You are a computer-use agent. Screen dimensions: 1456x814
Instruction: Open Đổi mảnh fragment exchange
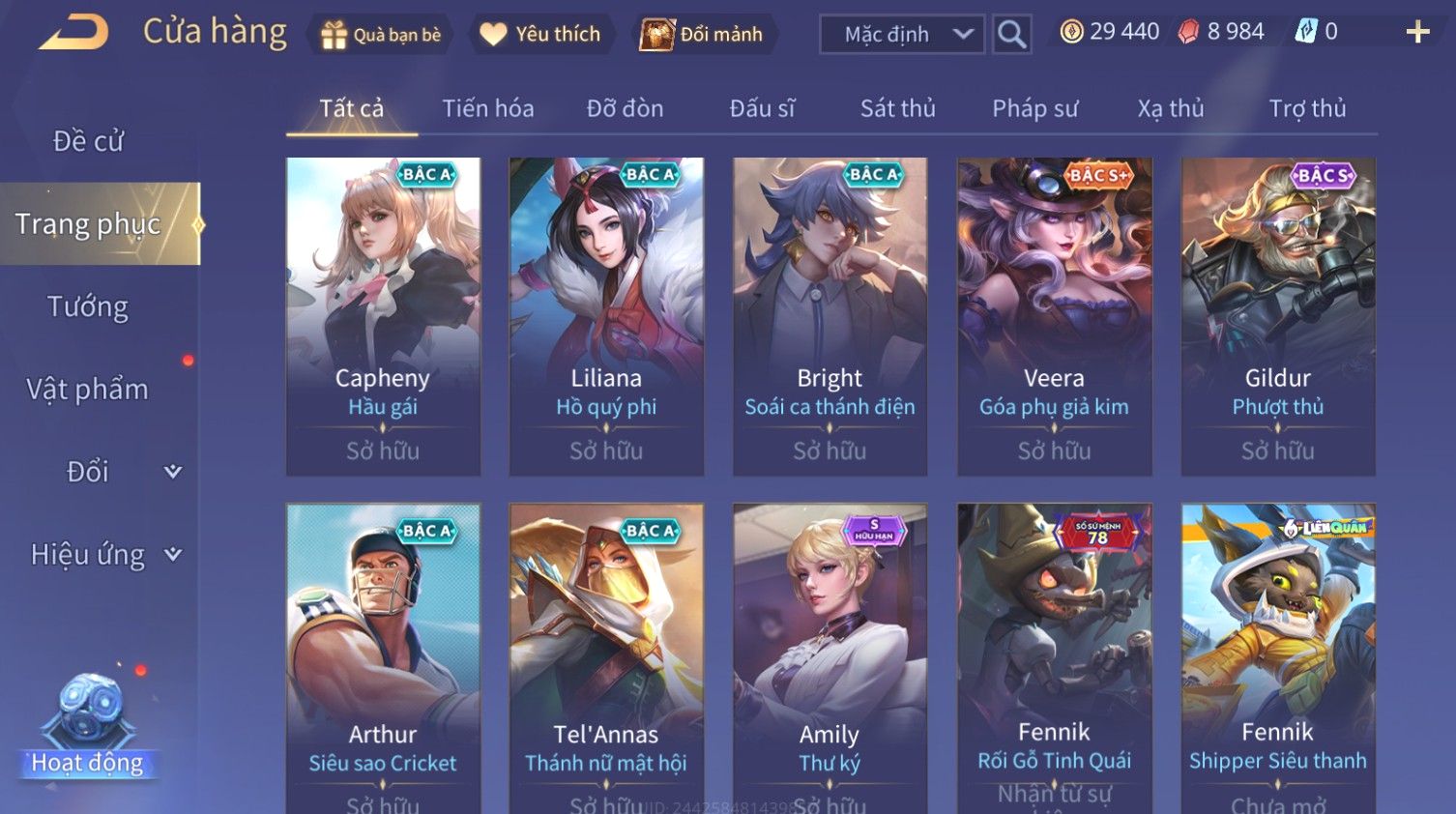pyautogui.click(x=703, y=35)
